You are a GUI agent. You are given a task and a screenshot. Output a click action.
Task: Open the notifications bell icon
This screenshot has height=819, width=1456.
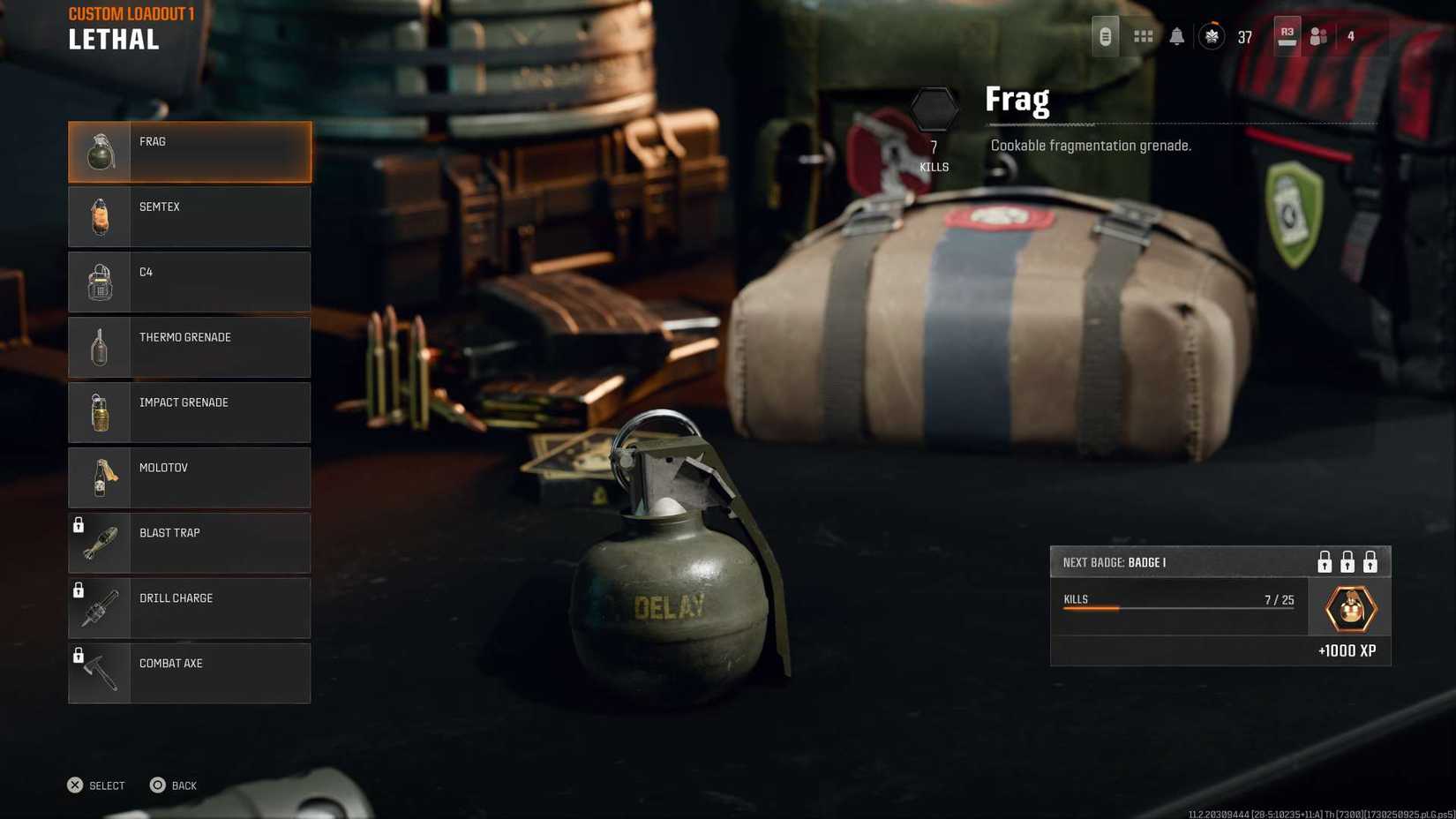pyautogui.click(x=1175, y=36)
